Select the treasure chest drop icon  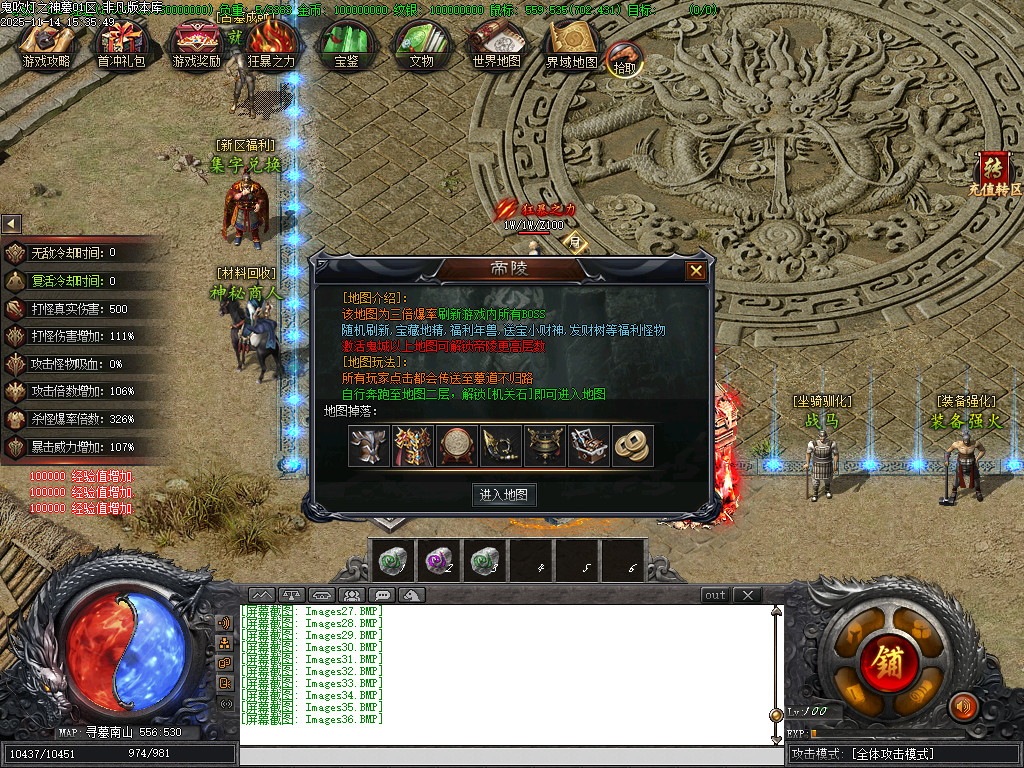[588, 446]
